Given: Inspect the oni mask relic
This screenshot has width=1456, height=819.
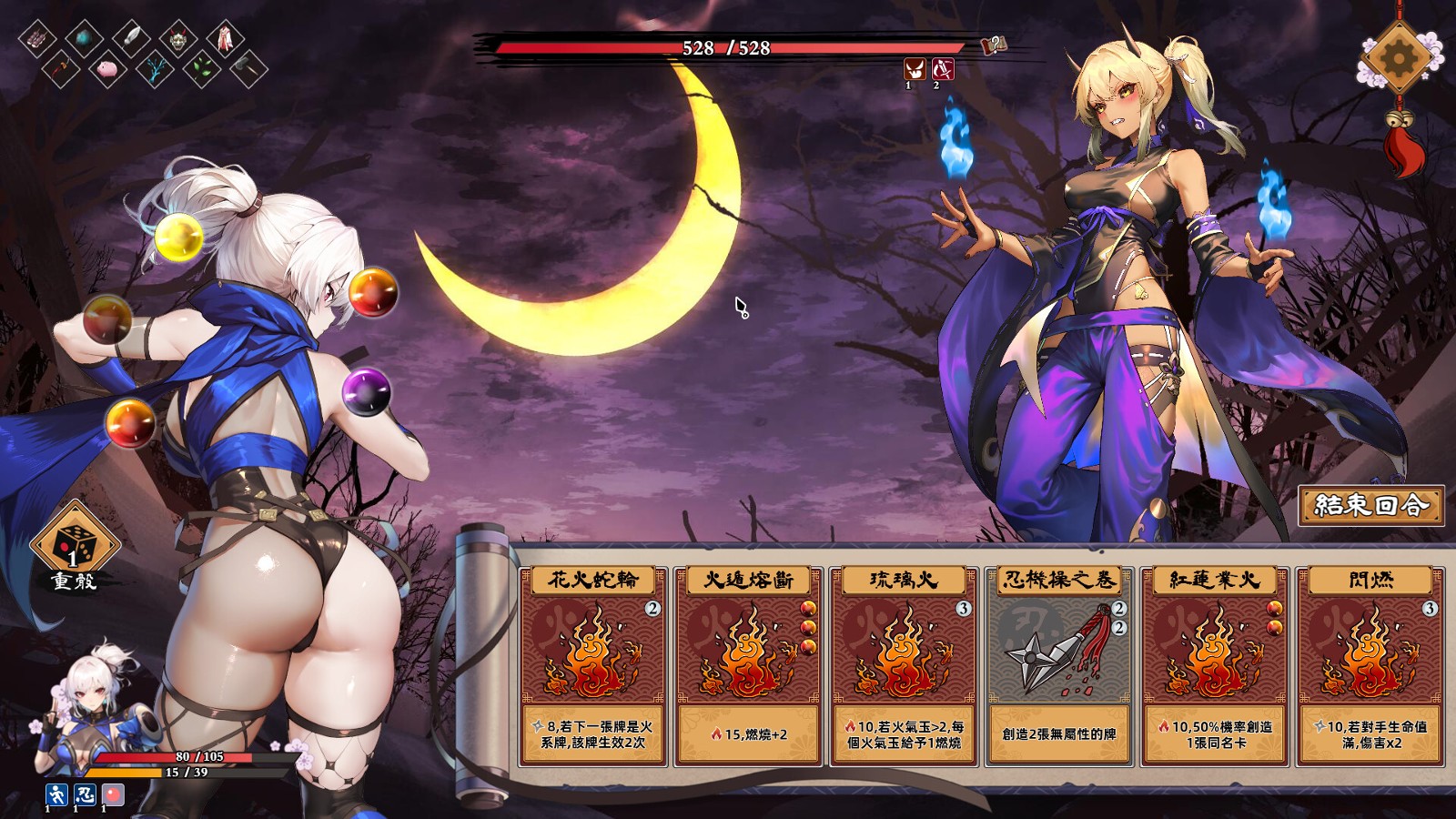Looking at the screenshot, I should coord(177,38).
